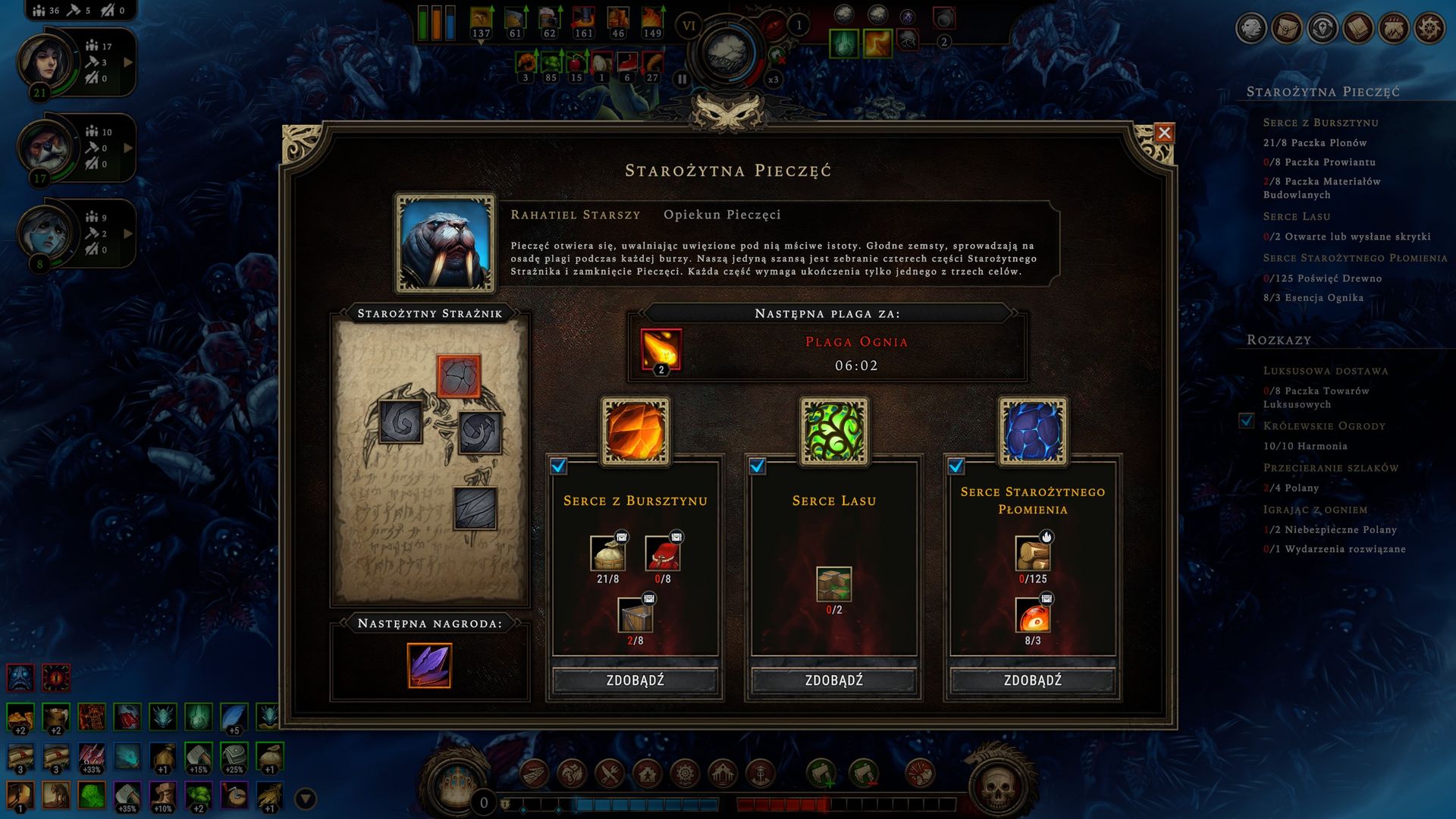Open the book icon in top-right menu

coord(1358,29)
